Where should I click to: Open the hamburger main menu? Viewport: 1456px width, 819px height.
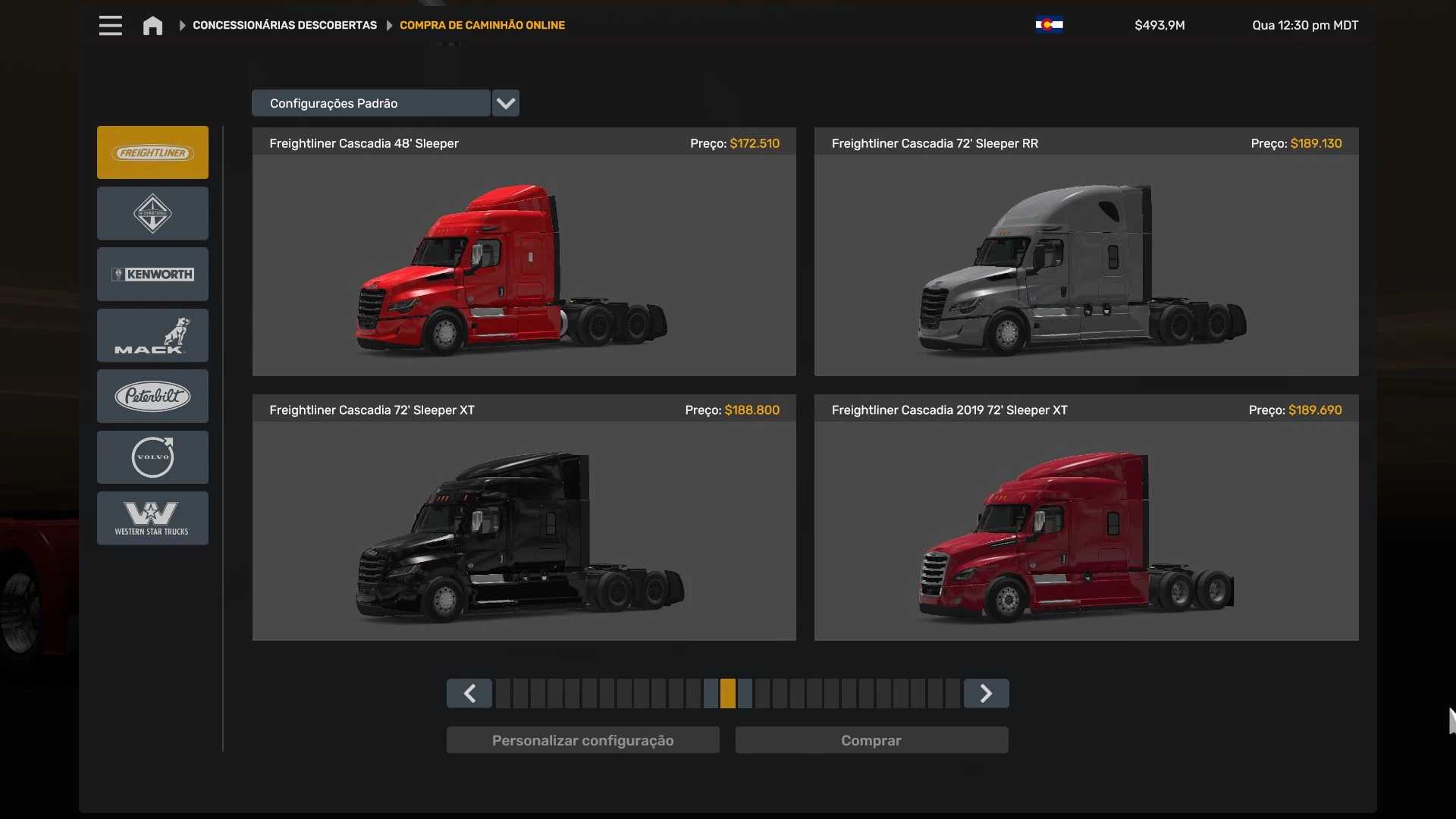coord(110,25)
